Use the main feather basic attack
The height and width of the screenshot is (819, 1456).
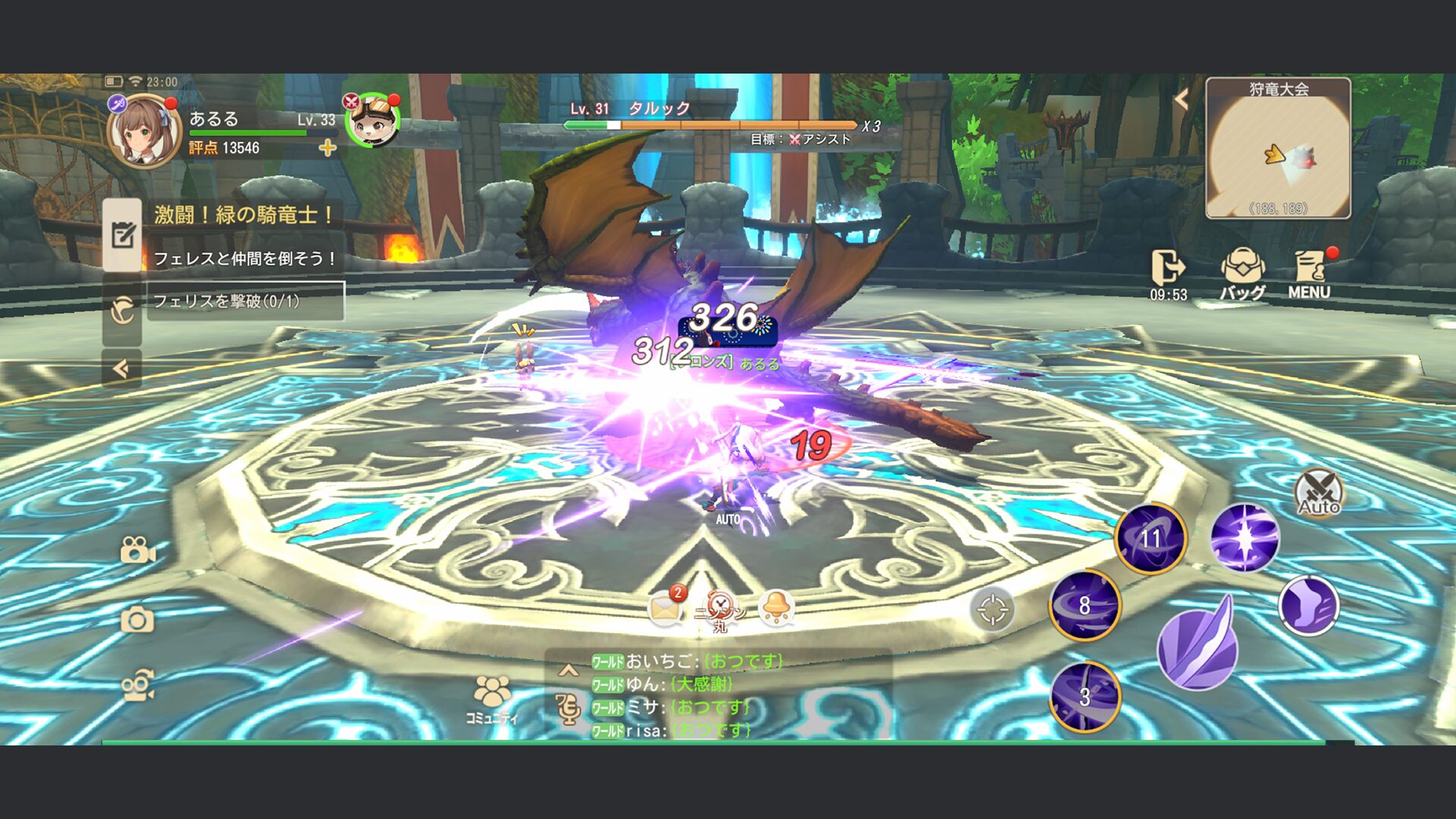1197,645
